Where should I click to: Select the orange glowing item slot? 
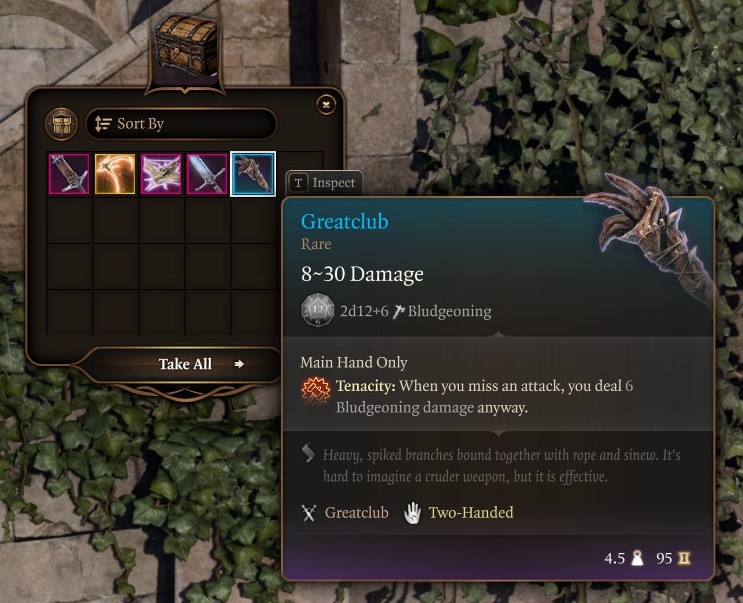(115, 174)
